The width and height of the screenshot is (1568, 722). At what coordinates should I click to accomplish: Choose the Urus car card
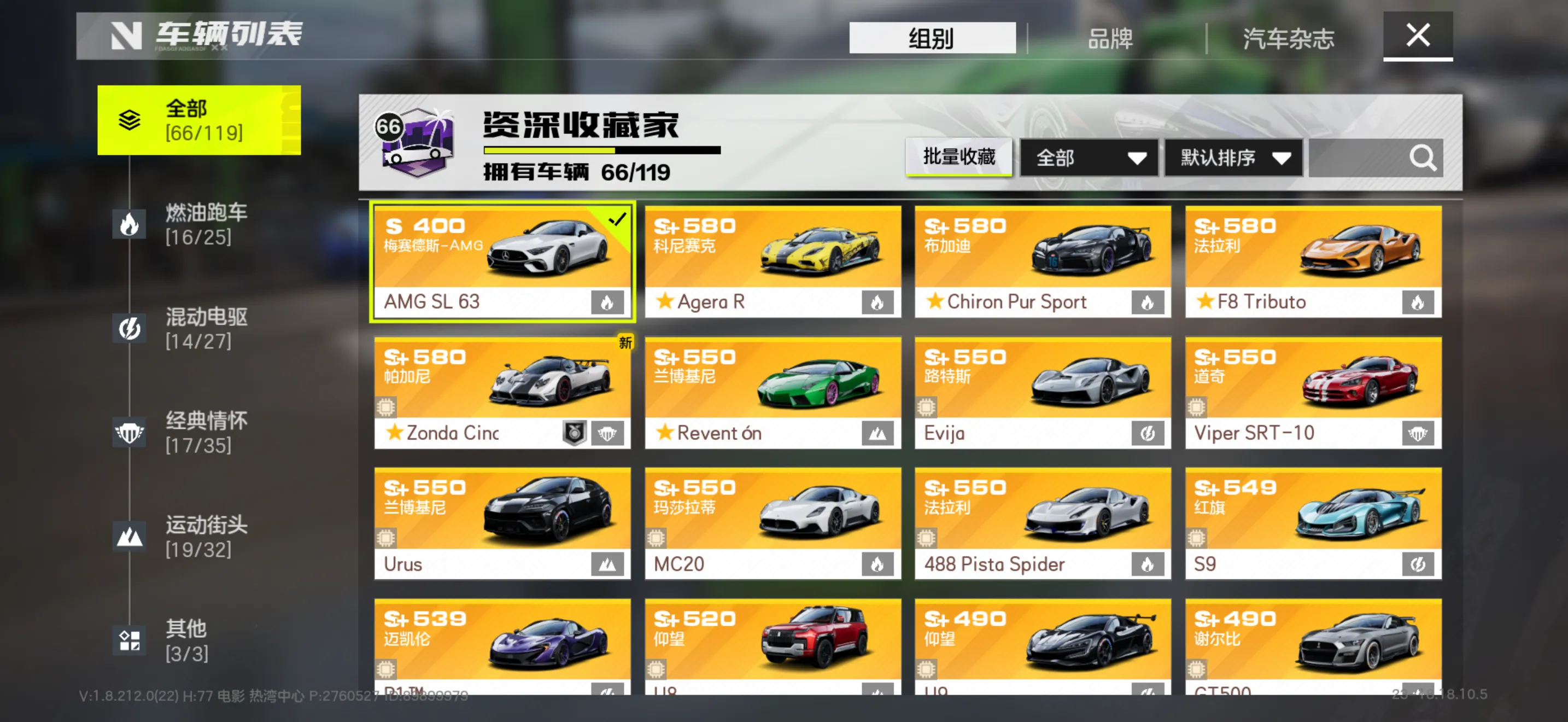pos(502,523)
